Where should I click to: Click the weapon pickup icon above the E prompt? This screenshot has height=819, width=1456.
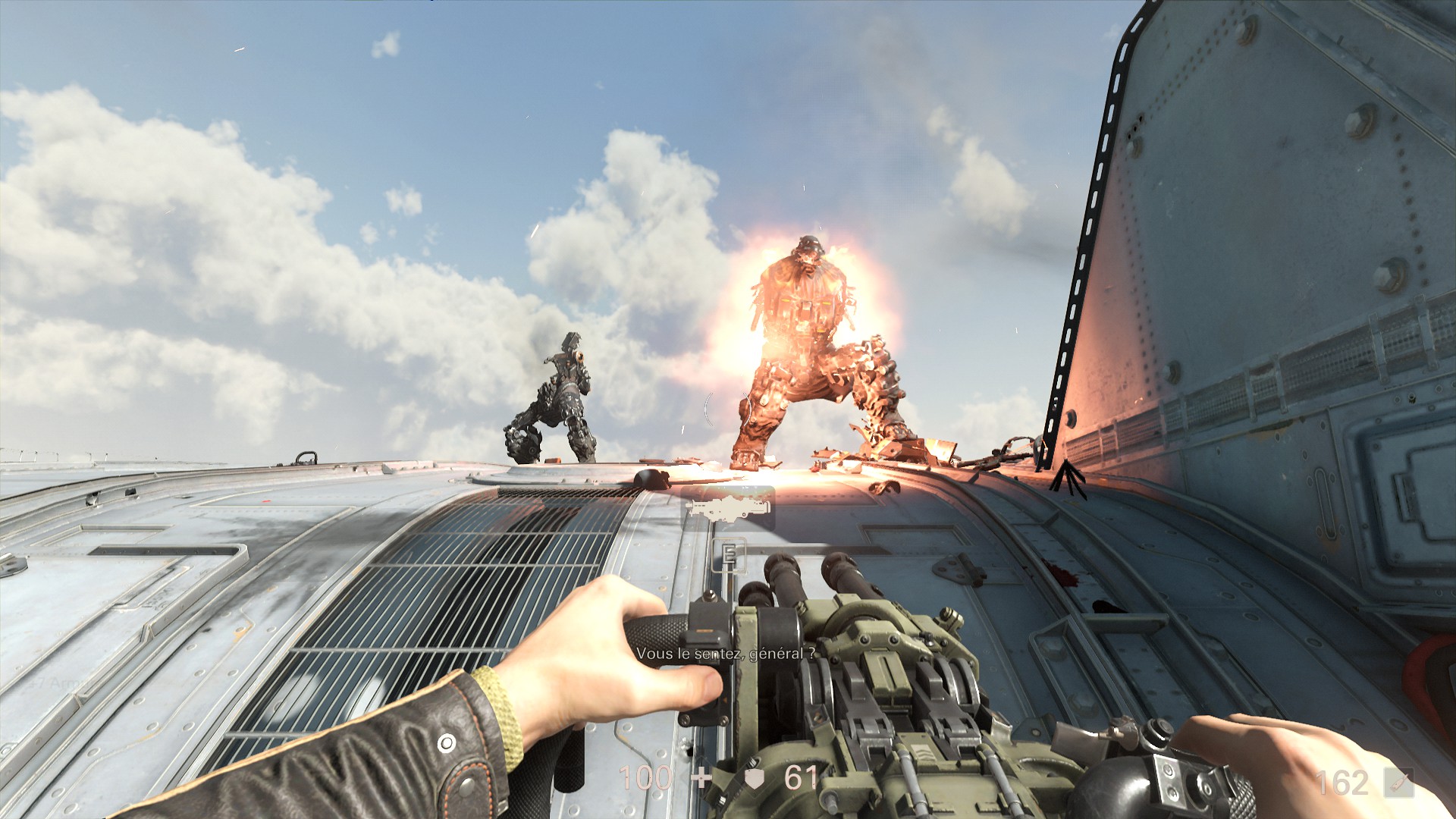(x=727, y=507)
